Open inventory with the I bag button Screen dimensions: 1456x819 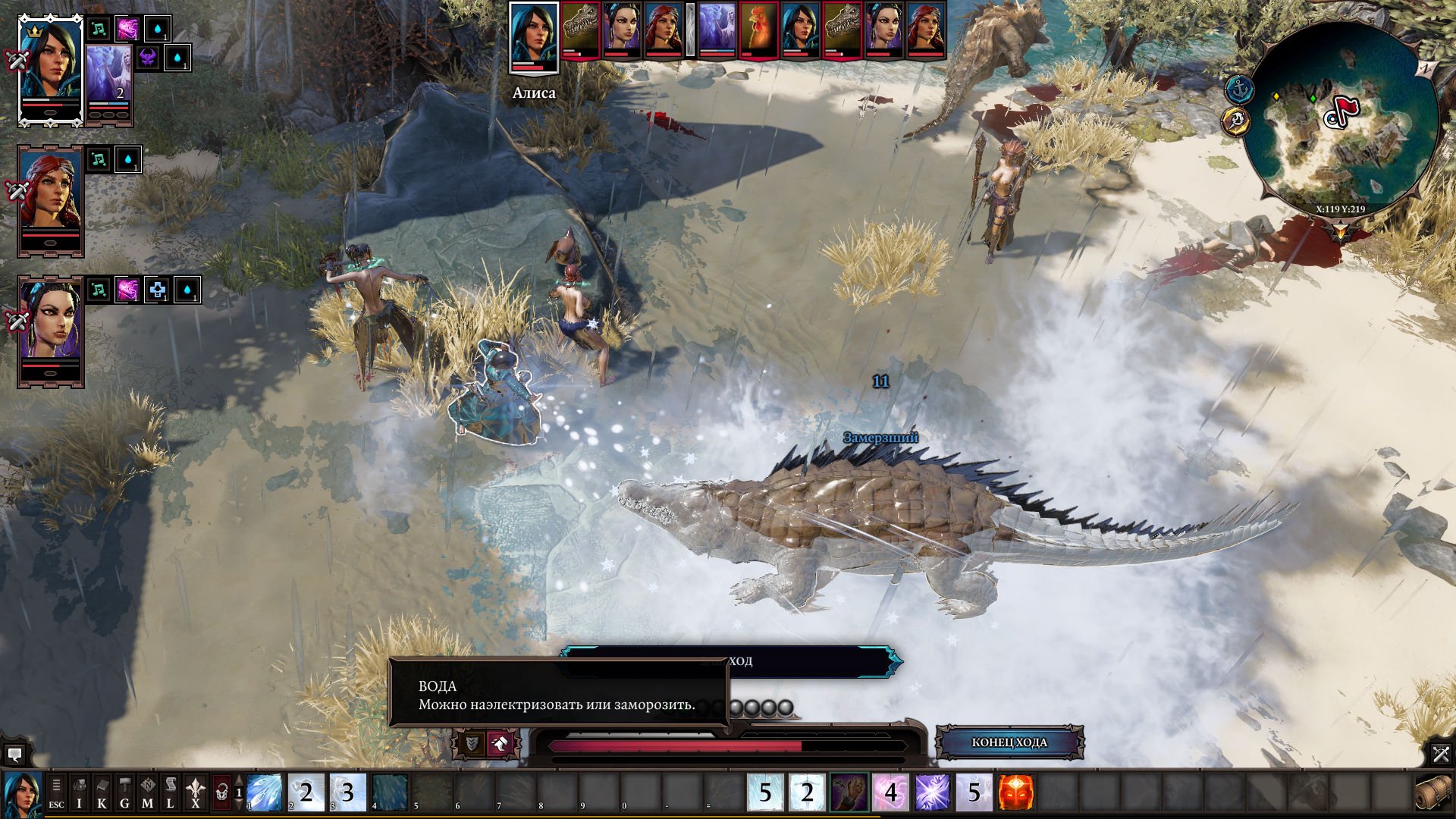click(79, 792)
